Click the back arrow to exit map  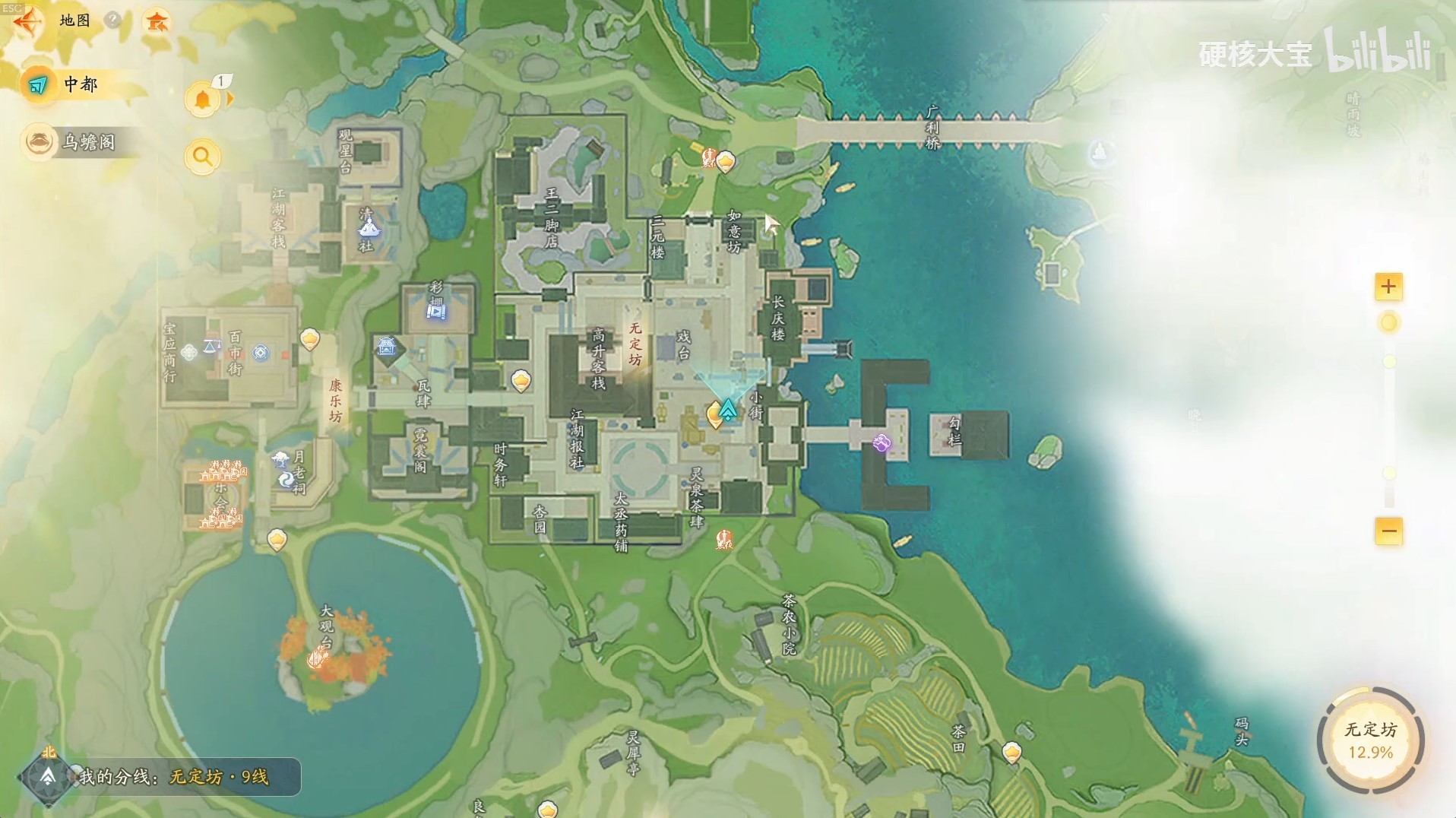(x=26, y=21)
